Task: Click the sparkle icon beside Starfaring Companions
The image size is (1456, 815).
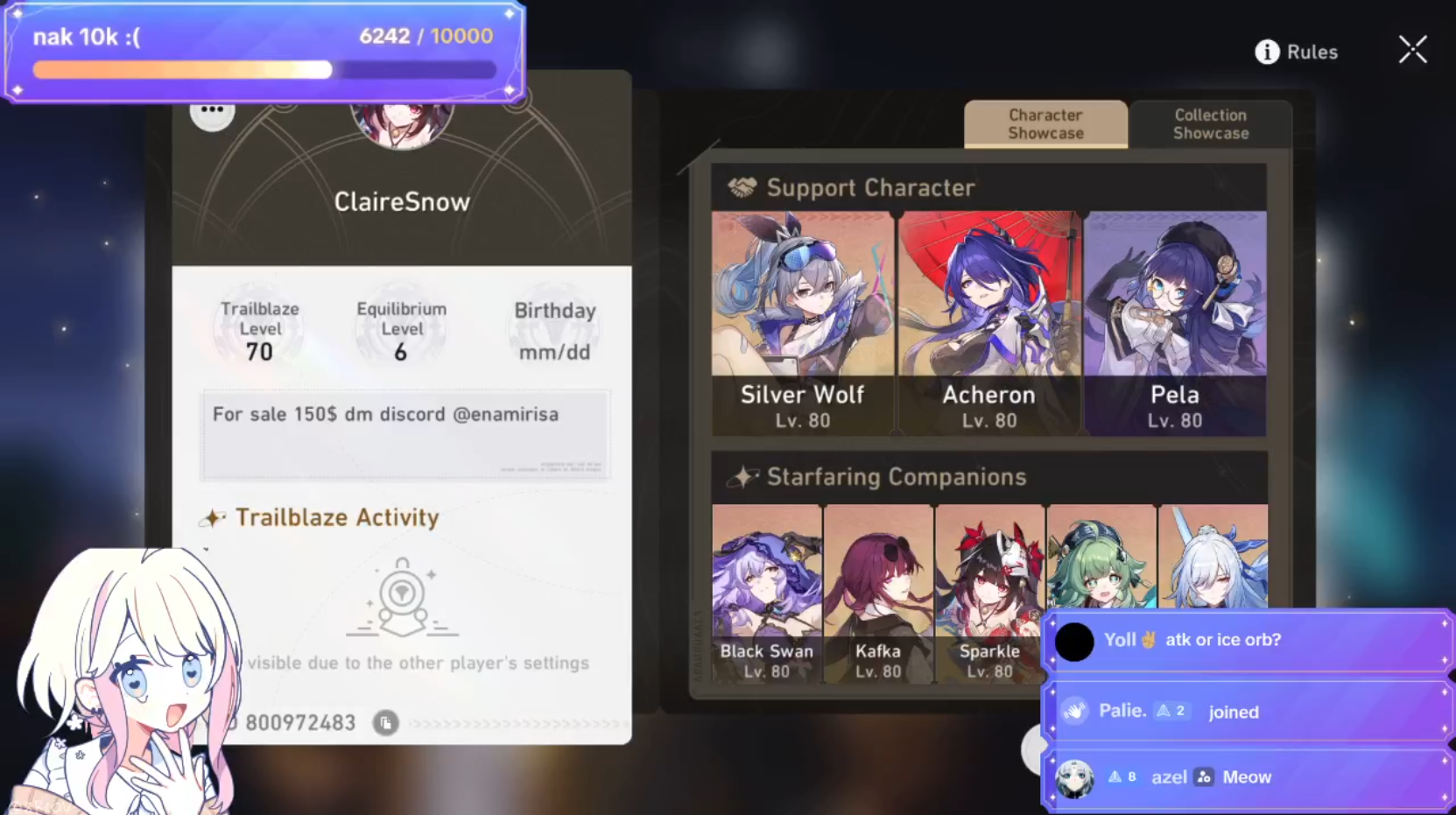Action: [744, 477]
